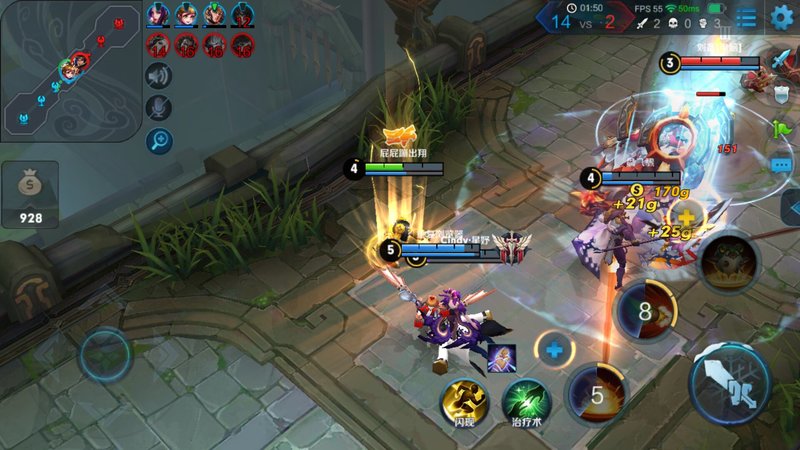Activate the skill showing cooldown 5
Image resolution: width=800 pixels, height=450 pixels.
pyautogui.click(x=597, y=393)
